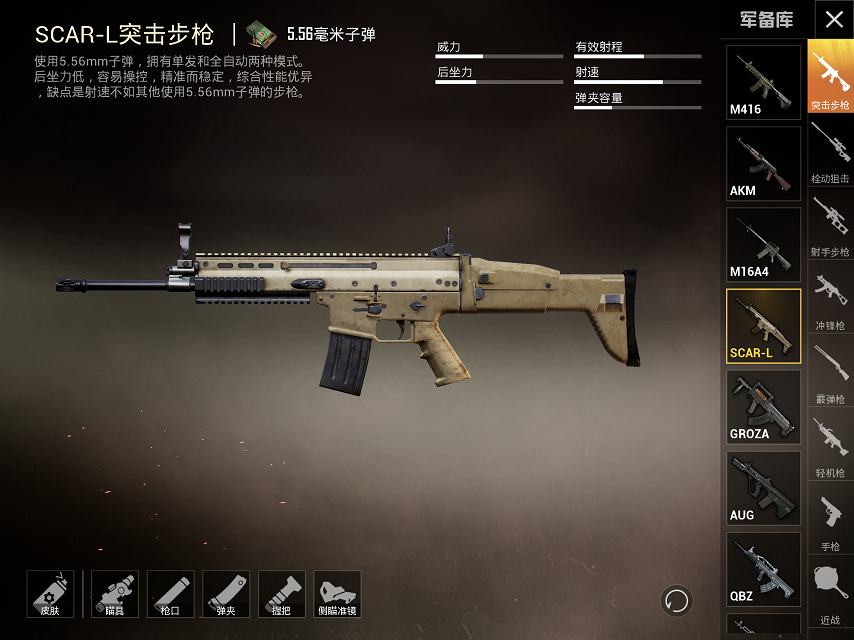The image size is (854, 640).
Task: Select the M416 rifle thumbnail
Action: pyautogui.click(x=763, y=82)
